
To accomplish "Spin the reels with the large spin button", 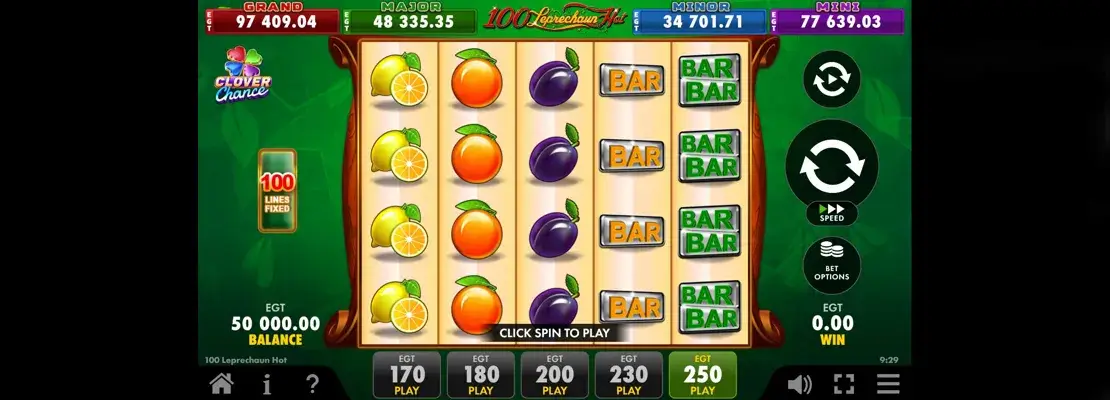I will click(832, 167).
